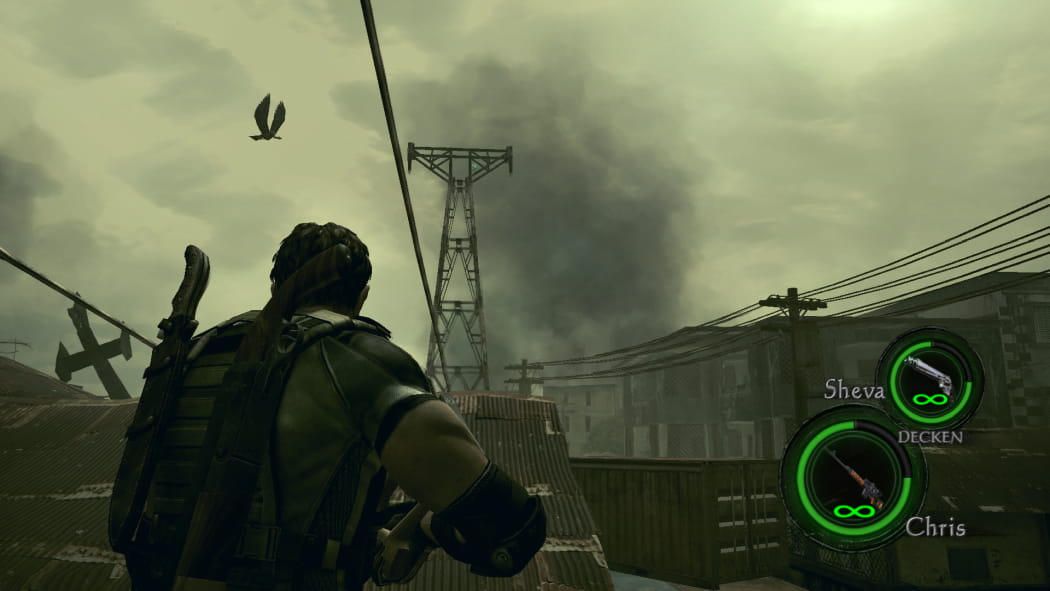Click Chris's equipped rifle weapon icon
The width and height of the screenshot is (1050, 591).
pyautogui.click(x=852, y=475)
